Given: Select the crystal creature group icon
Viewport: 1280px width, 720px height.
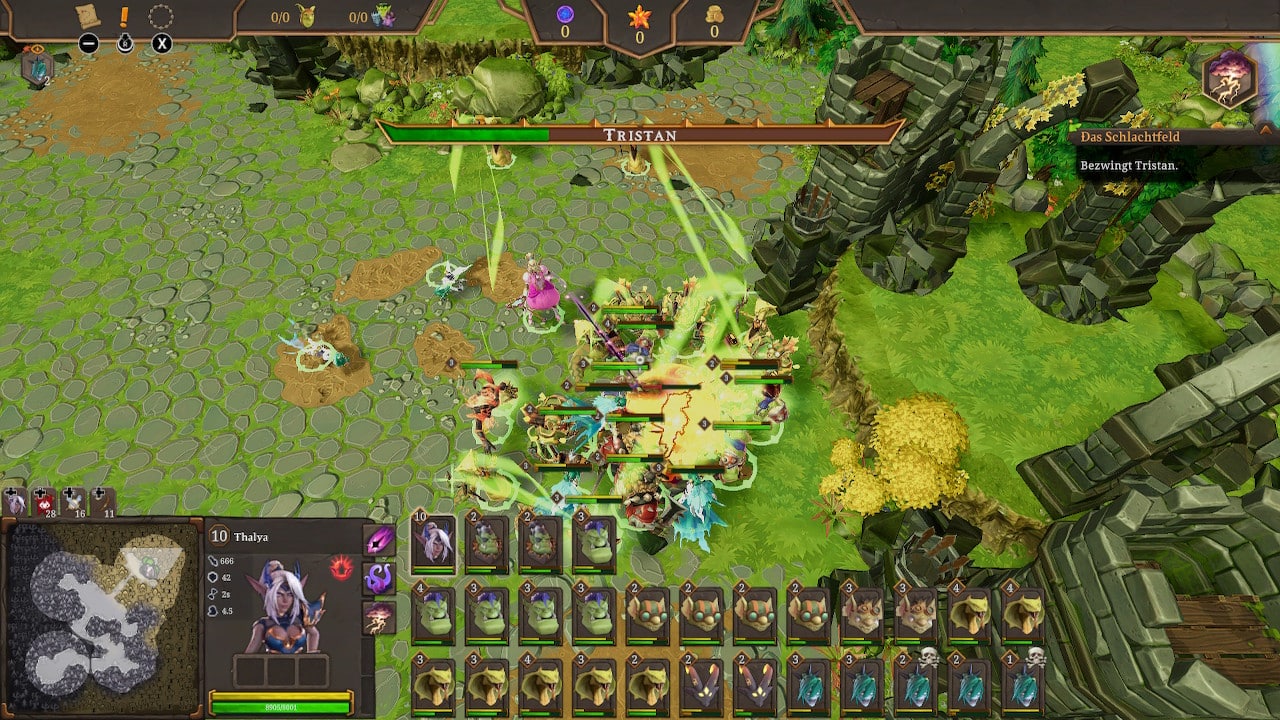Looking at the screenshot, I should 35,67.
